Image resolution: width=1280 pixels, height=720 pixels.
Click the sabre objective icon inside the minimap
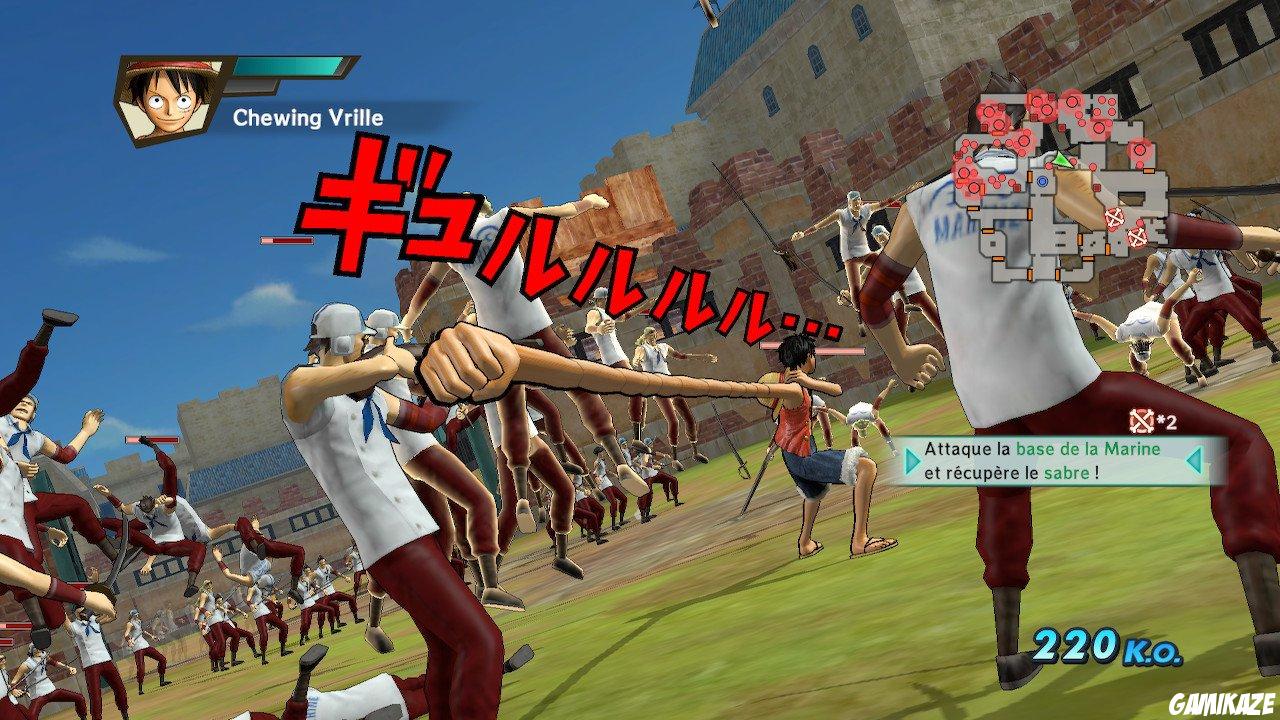tap(1137, 237)
